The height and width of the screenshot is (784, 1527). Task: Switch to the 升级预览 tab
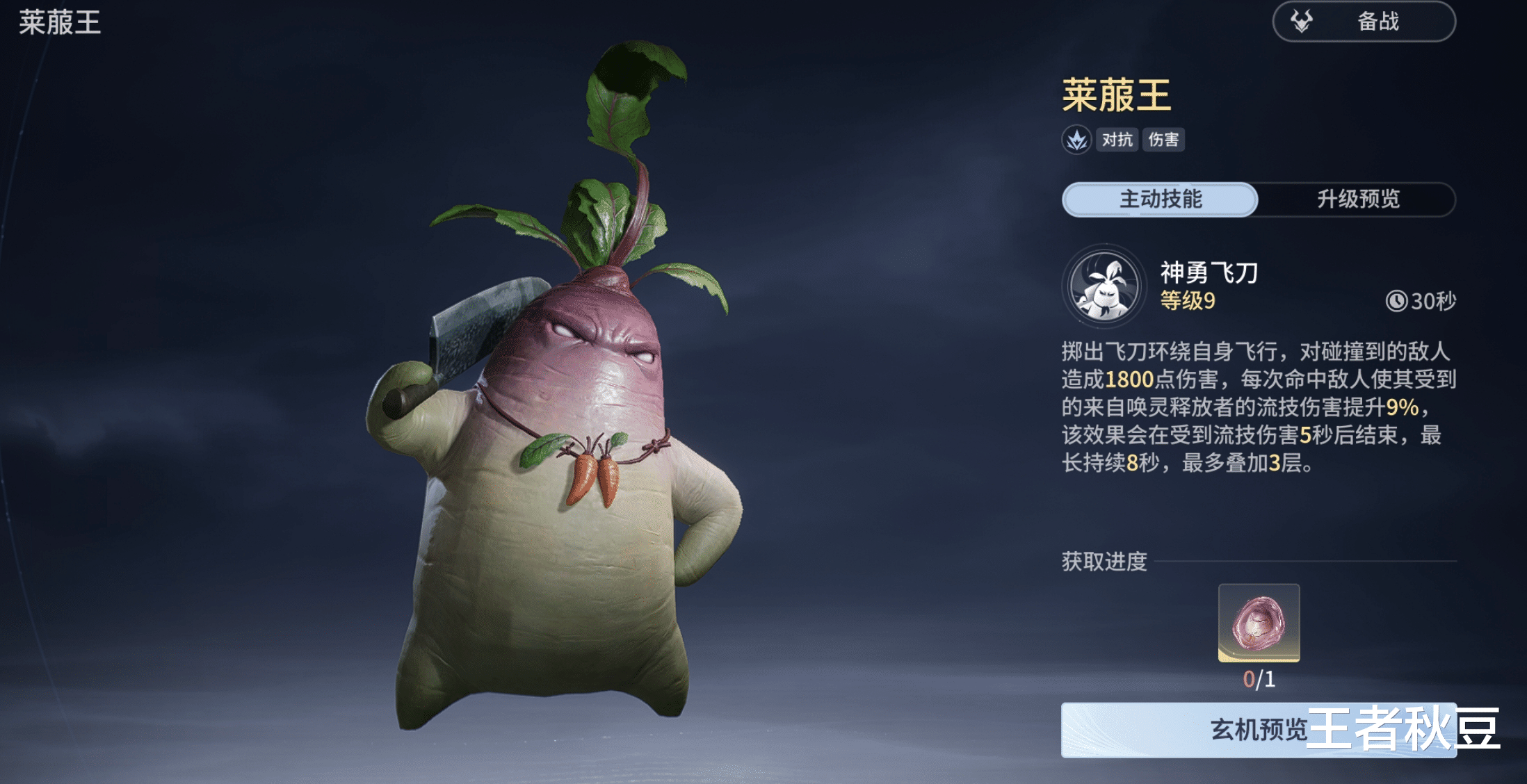click(1357, 199)
